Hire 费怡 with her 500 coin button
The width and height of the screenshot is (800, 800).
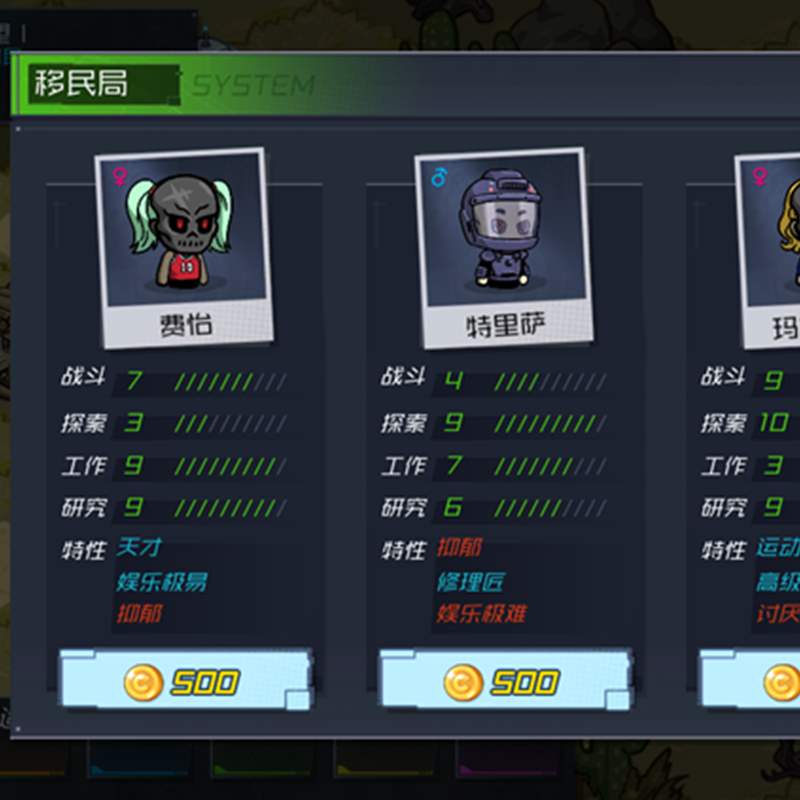click(x=185, y=682)
